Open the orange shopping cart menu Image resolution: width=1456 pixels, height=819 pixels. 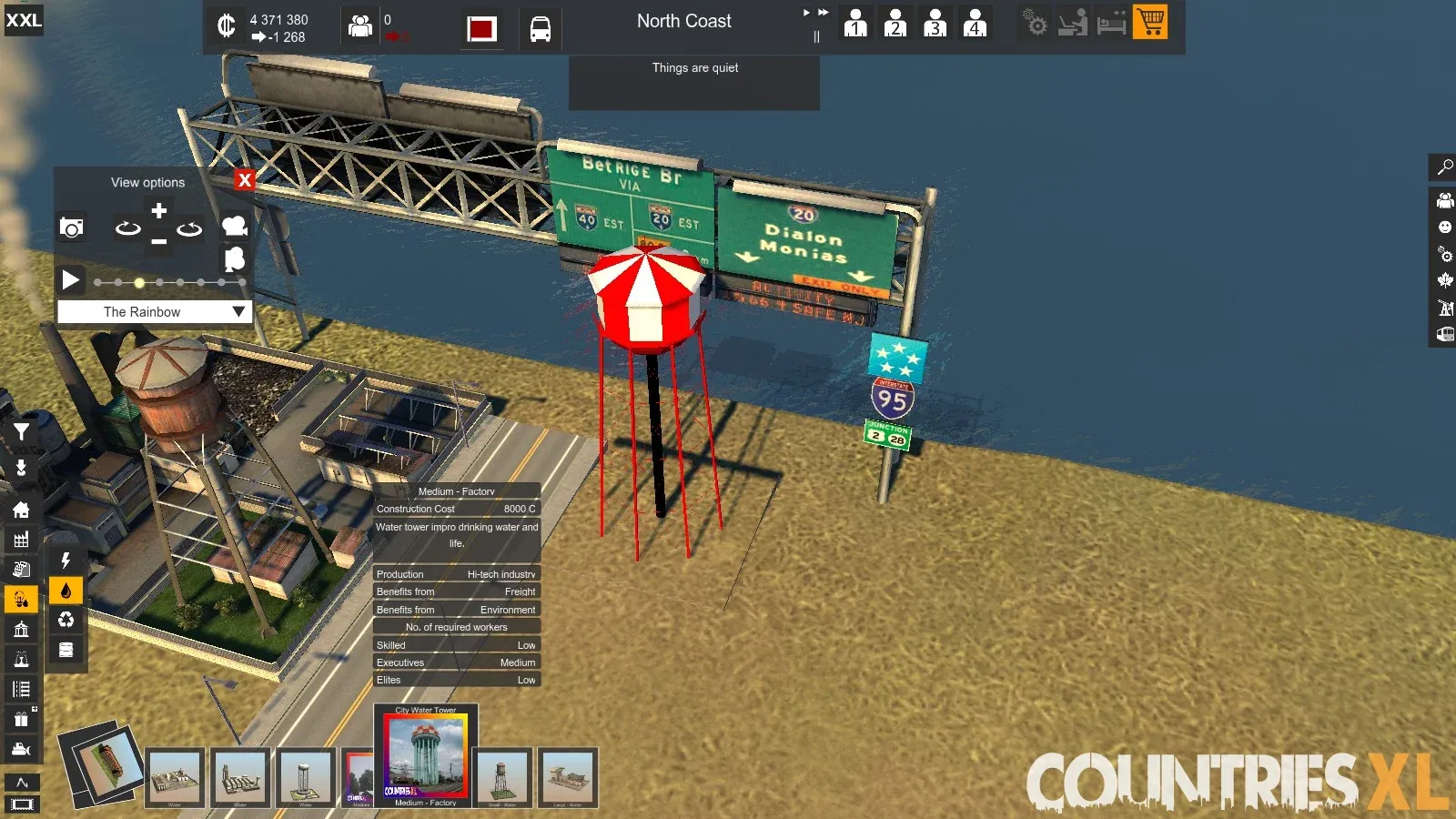coord(1150,23)
